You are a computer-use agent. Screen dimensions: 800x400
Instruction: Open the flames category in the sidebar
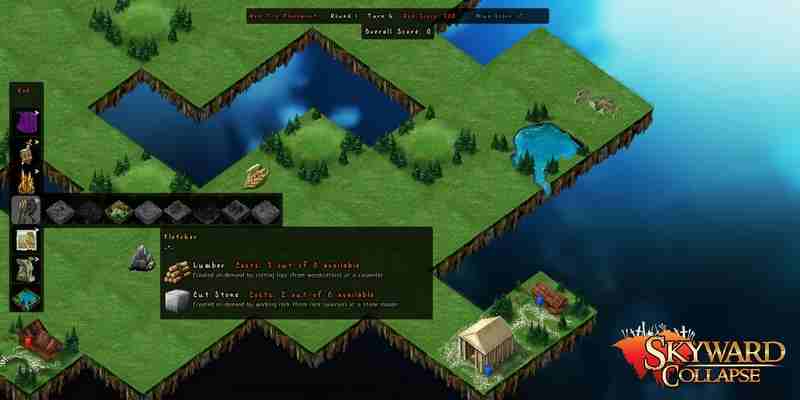[26, 181]
